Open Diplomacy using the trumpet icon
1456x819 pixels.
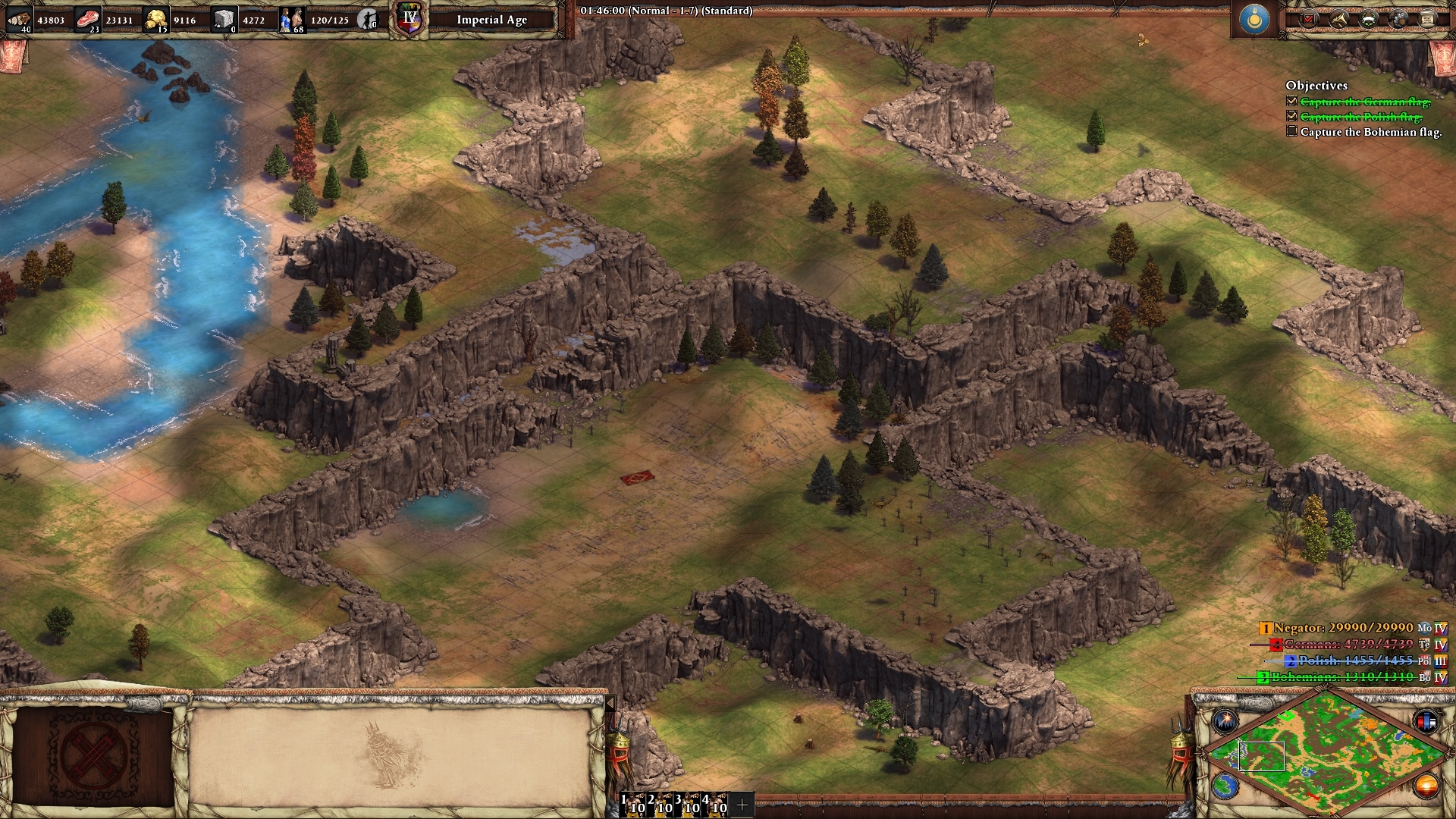click(x=1338, y=20)
